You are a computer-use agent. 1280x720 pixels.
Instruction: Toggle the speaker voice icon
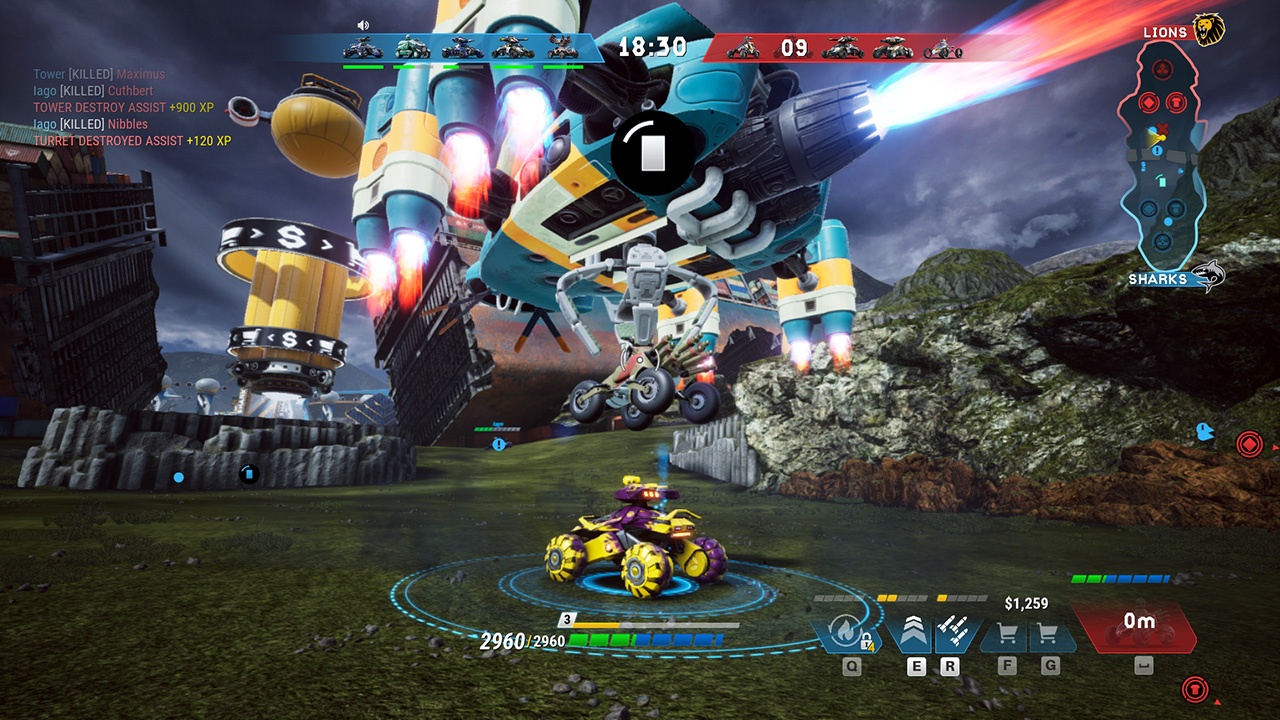click(363, 25)
